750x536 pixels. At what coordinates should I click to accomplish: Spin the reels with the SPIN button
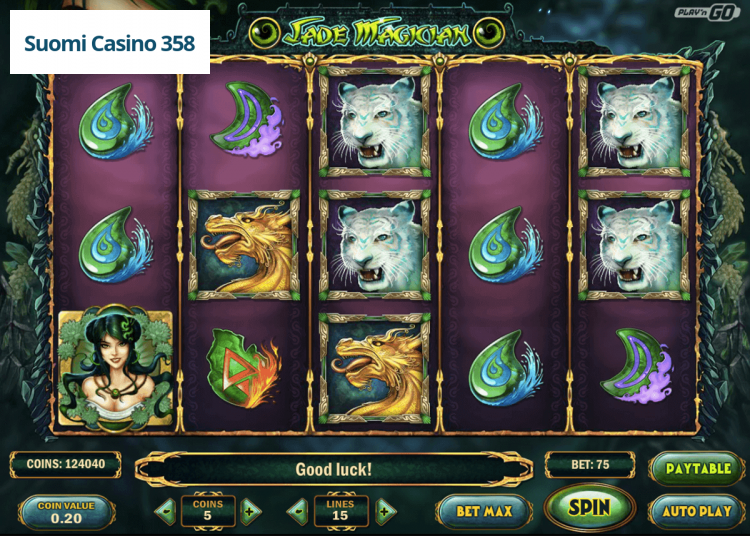tap(589, 507)
